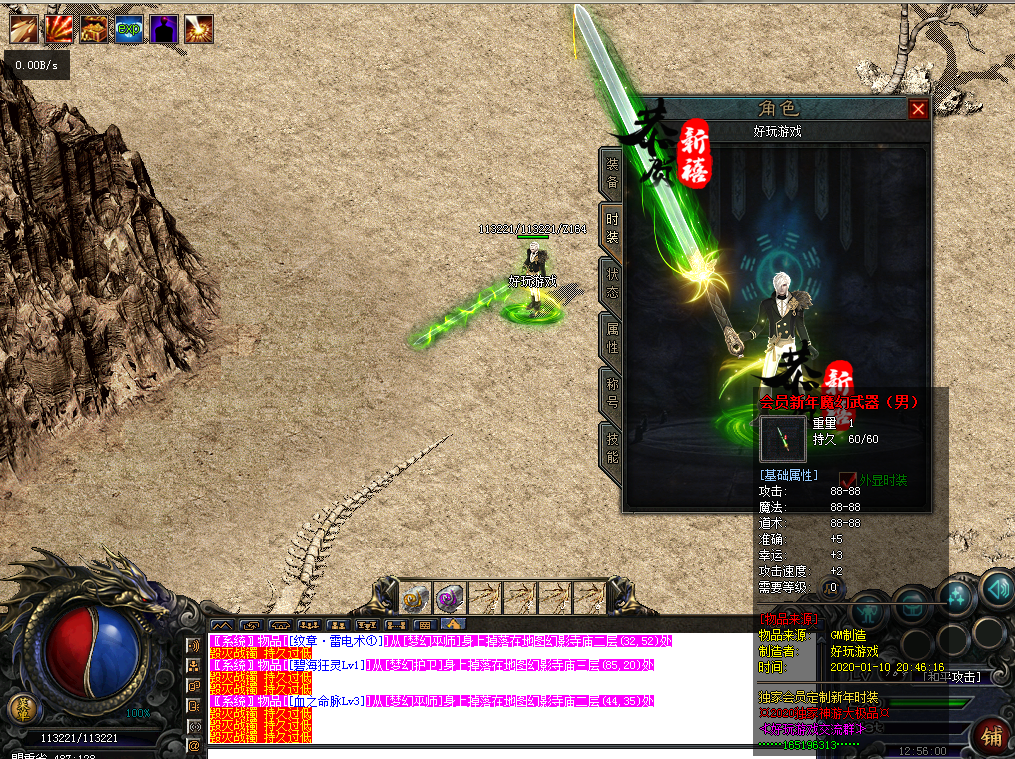The image size is (1015, 759).
Task: Switch to the 装备 equipment tab
Action: pyautogui.click(x=611, y=173)
